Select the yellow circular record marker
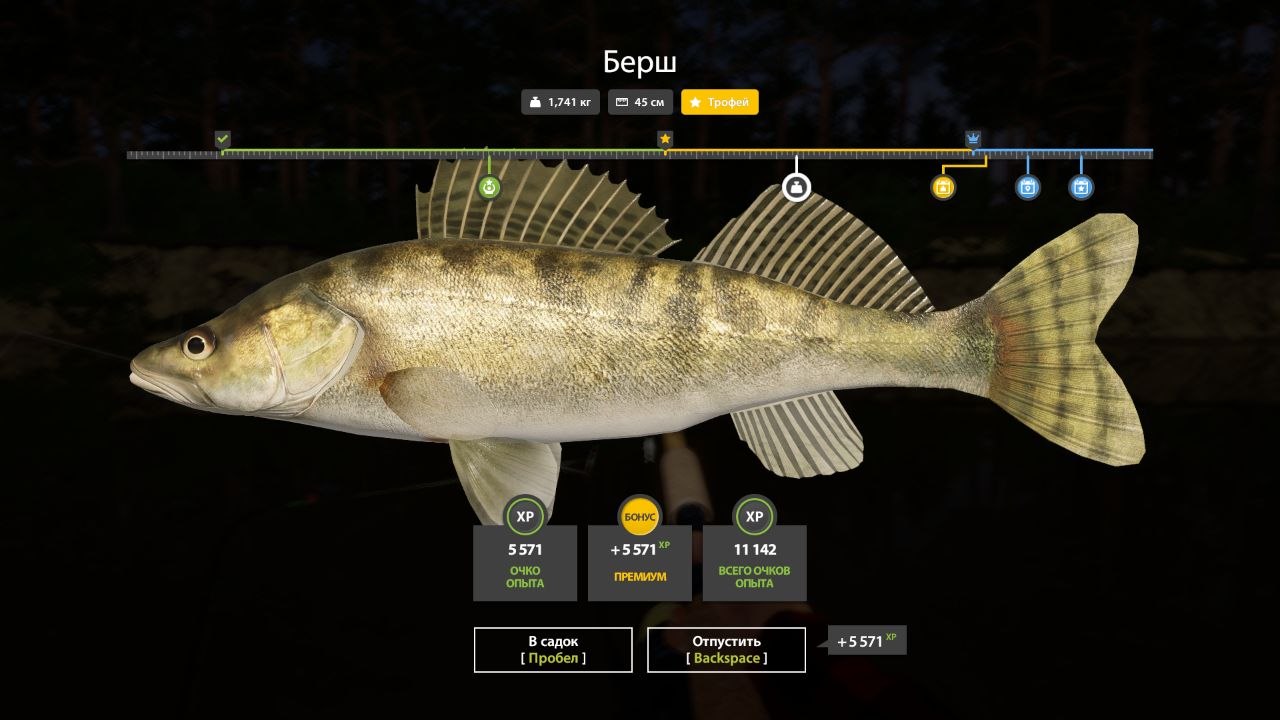This screenshot has width=1280, height=720. (x=943, y=187)
